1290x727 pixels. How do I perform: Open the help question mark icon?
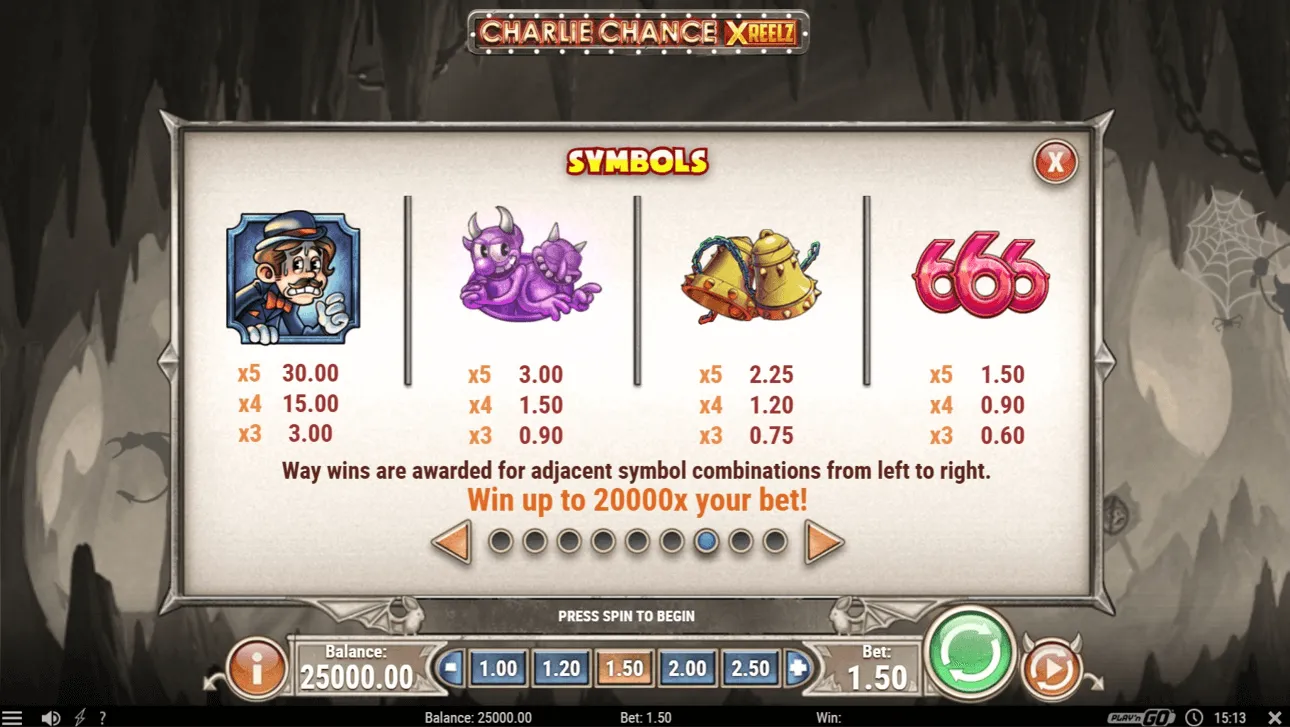click(x=102, y=717)
